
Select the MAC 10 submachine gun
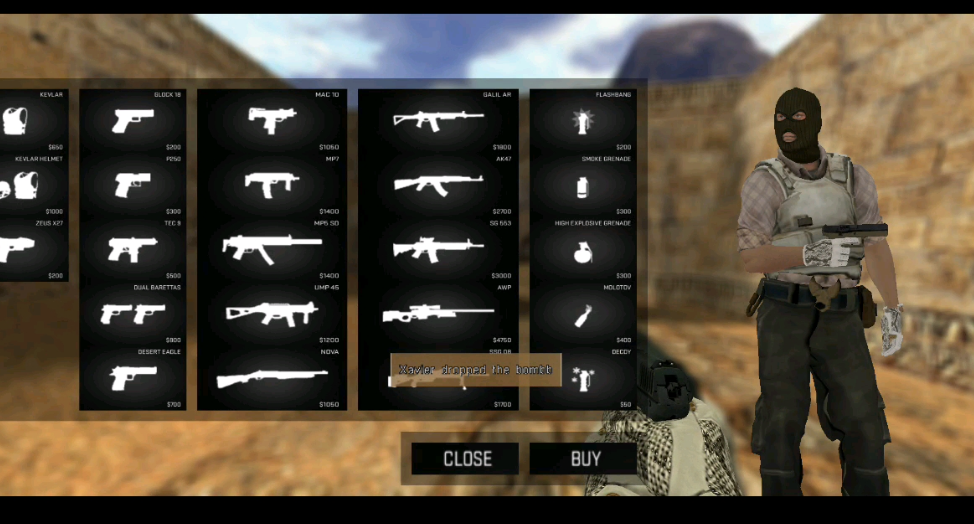[272, 121]
